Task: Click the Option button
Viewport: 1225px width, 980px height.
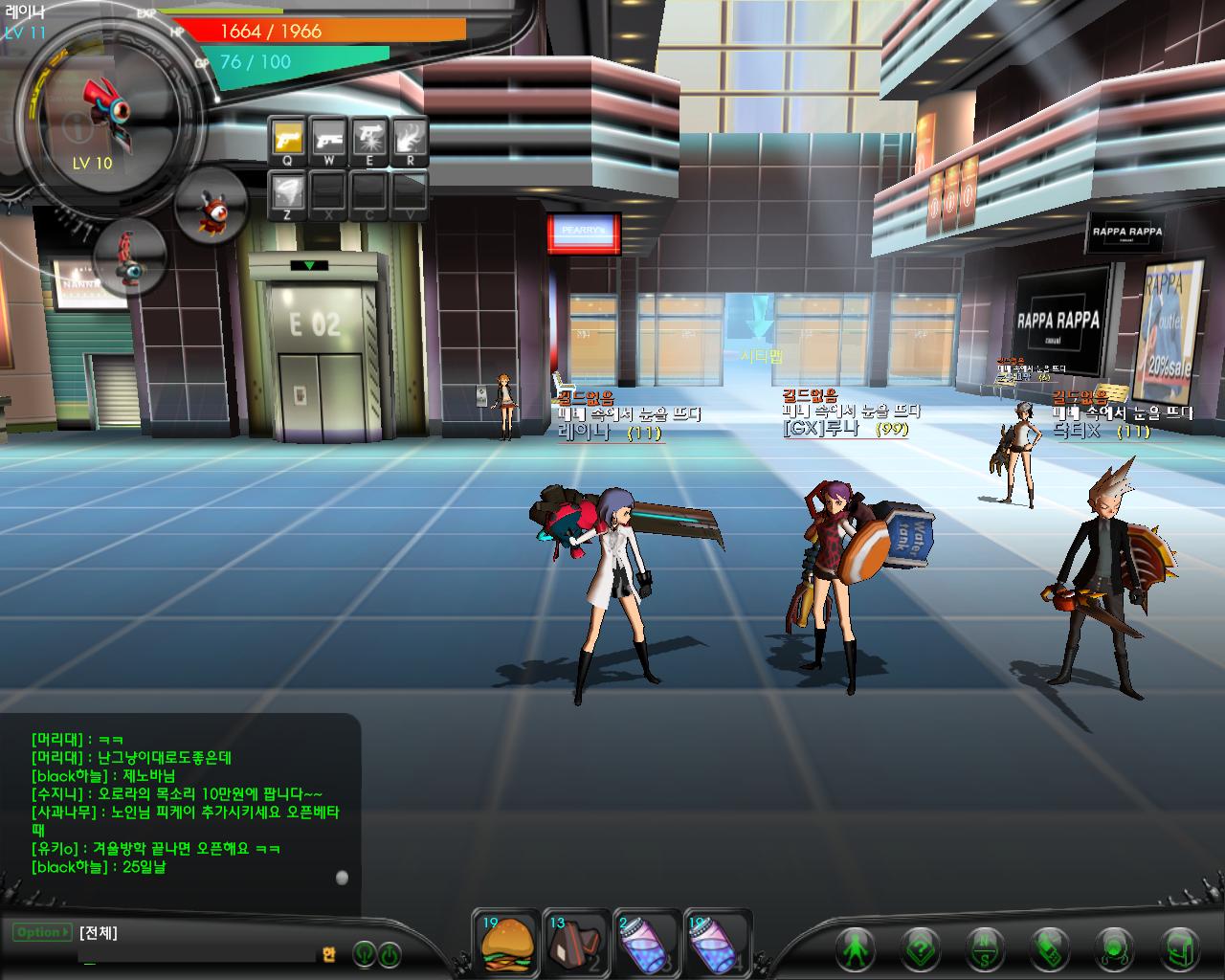Action: tap(42, 932)
